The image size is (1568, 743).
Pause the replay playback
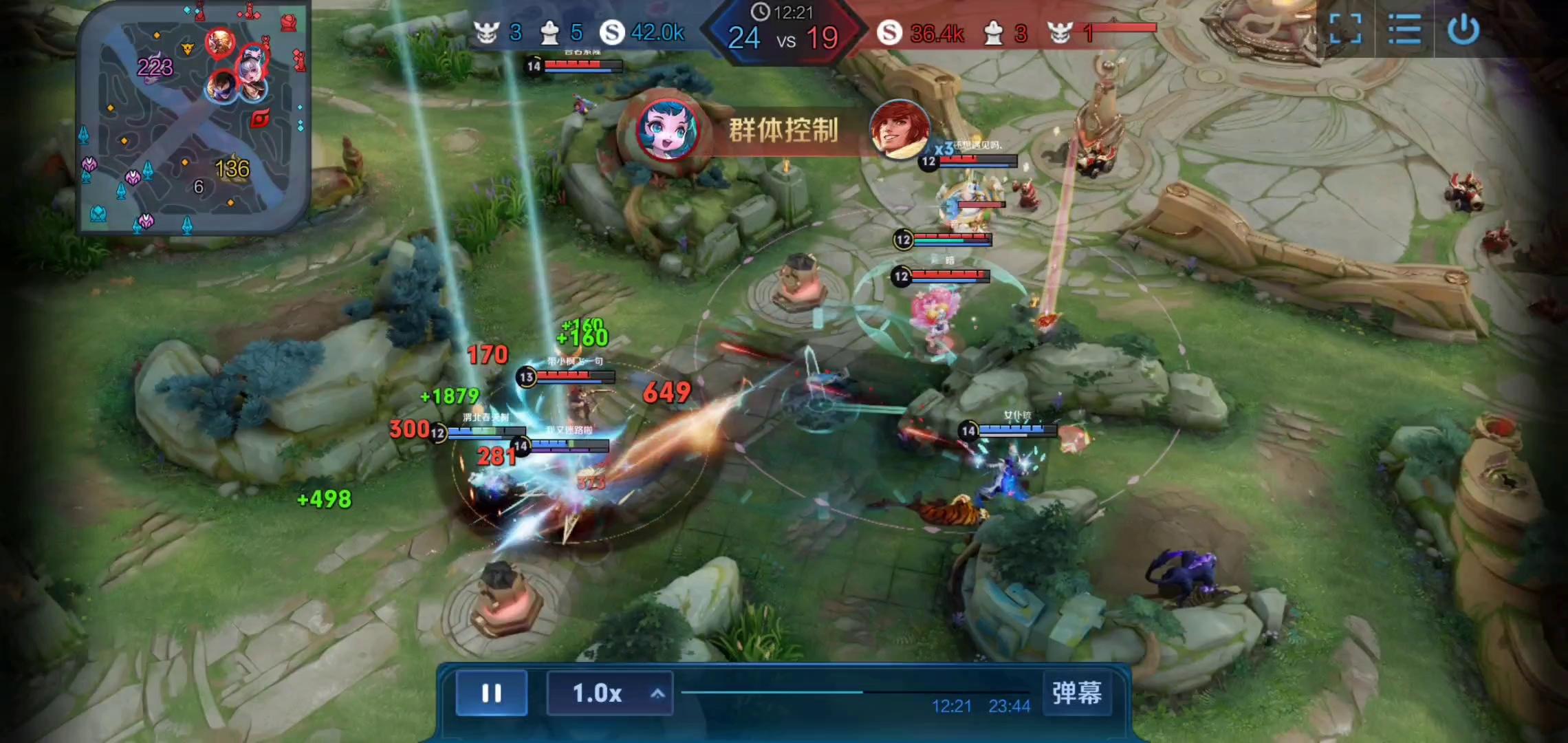(x=491, y=693)
